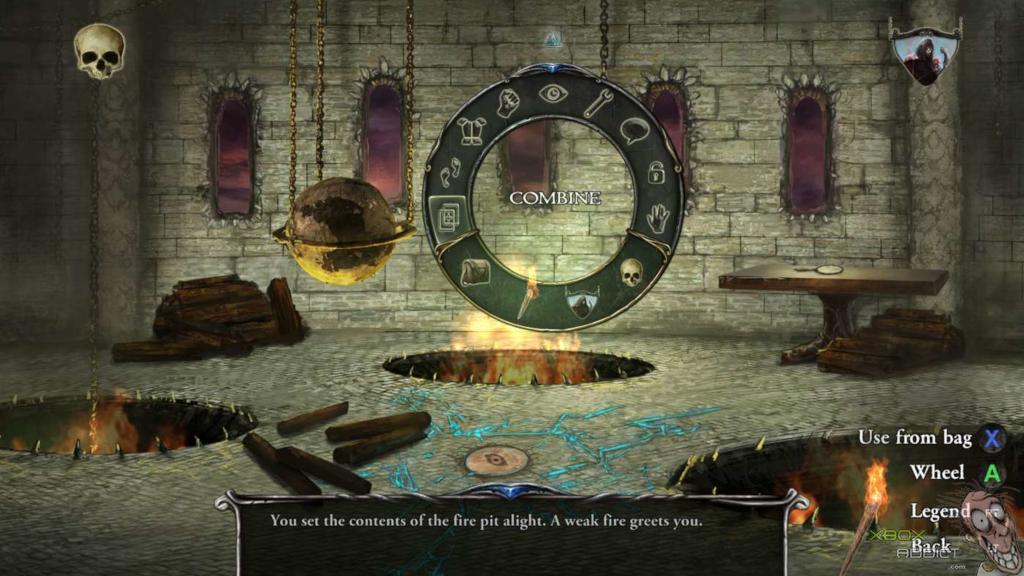The width and height of the screenshot is (1024, 576).
Task: Choose the fist hit action
Action: pos(508,104)
